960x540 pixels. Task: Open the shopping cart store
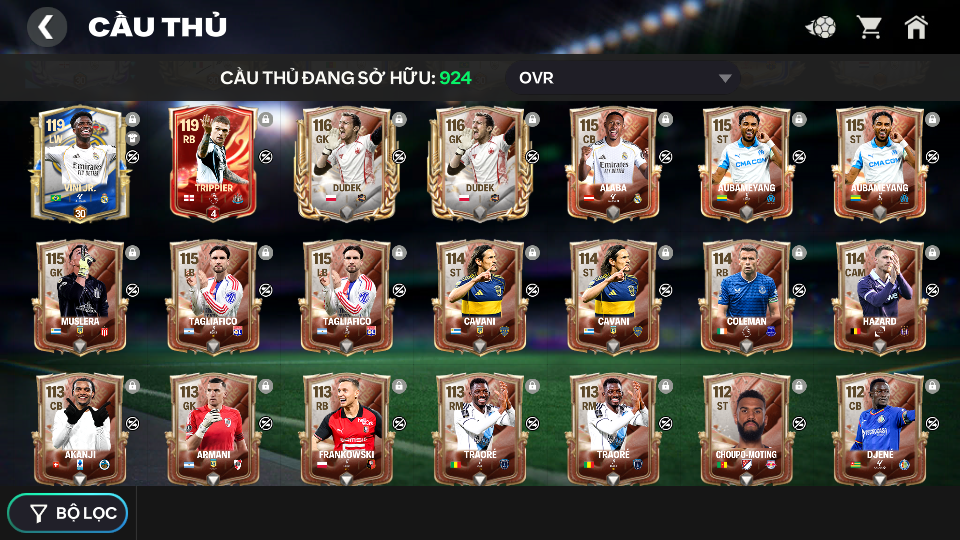pos(869,27)
